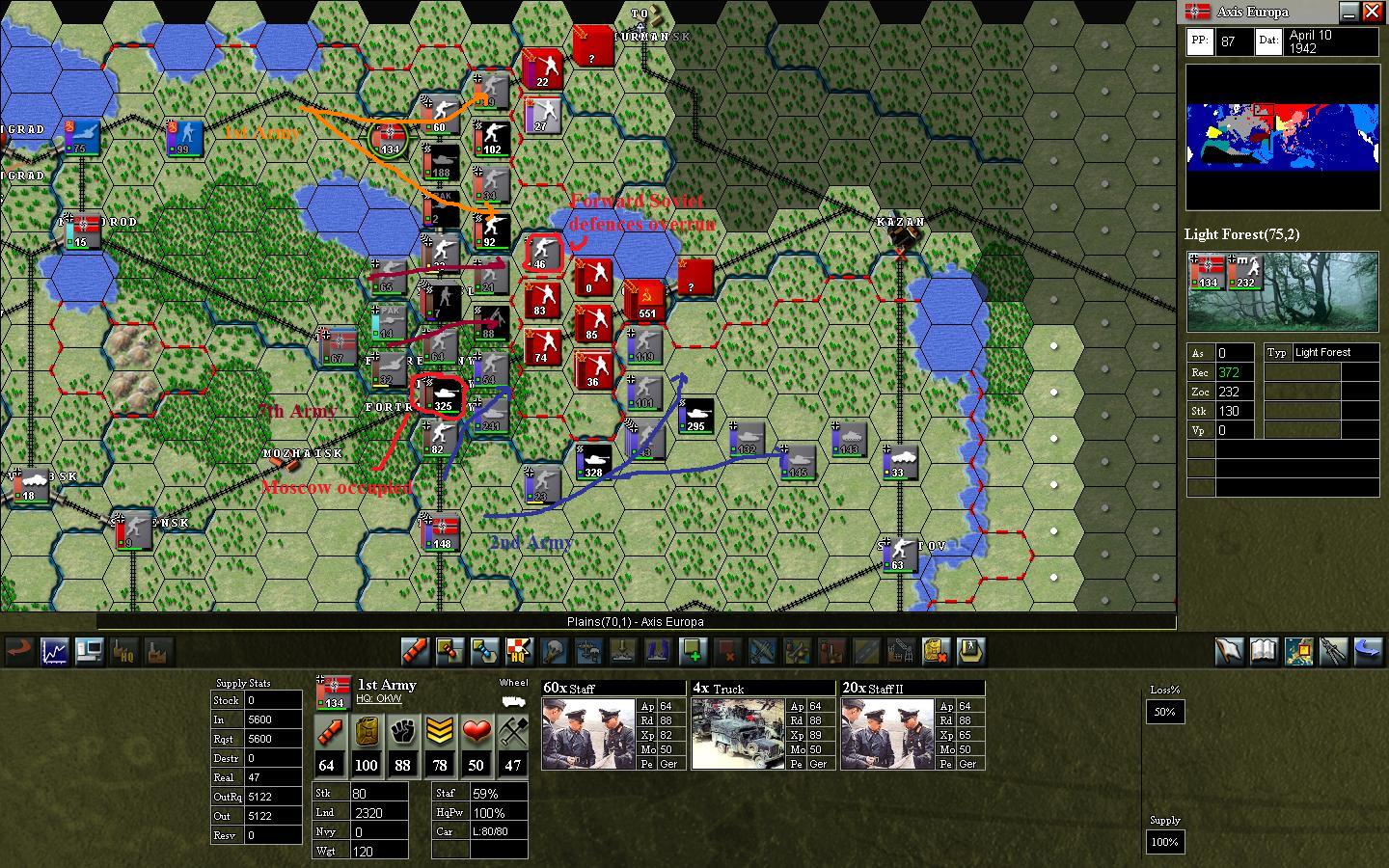Select the paradrop parachute icon
Viewport: 1389px width, 868px height.
pyautogui.click(x=588, y=652)
